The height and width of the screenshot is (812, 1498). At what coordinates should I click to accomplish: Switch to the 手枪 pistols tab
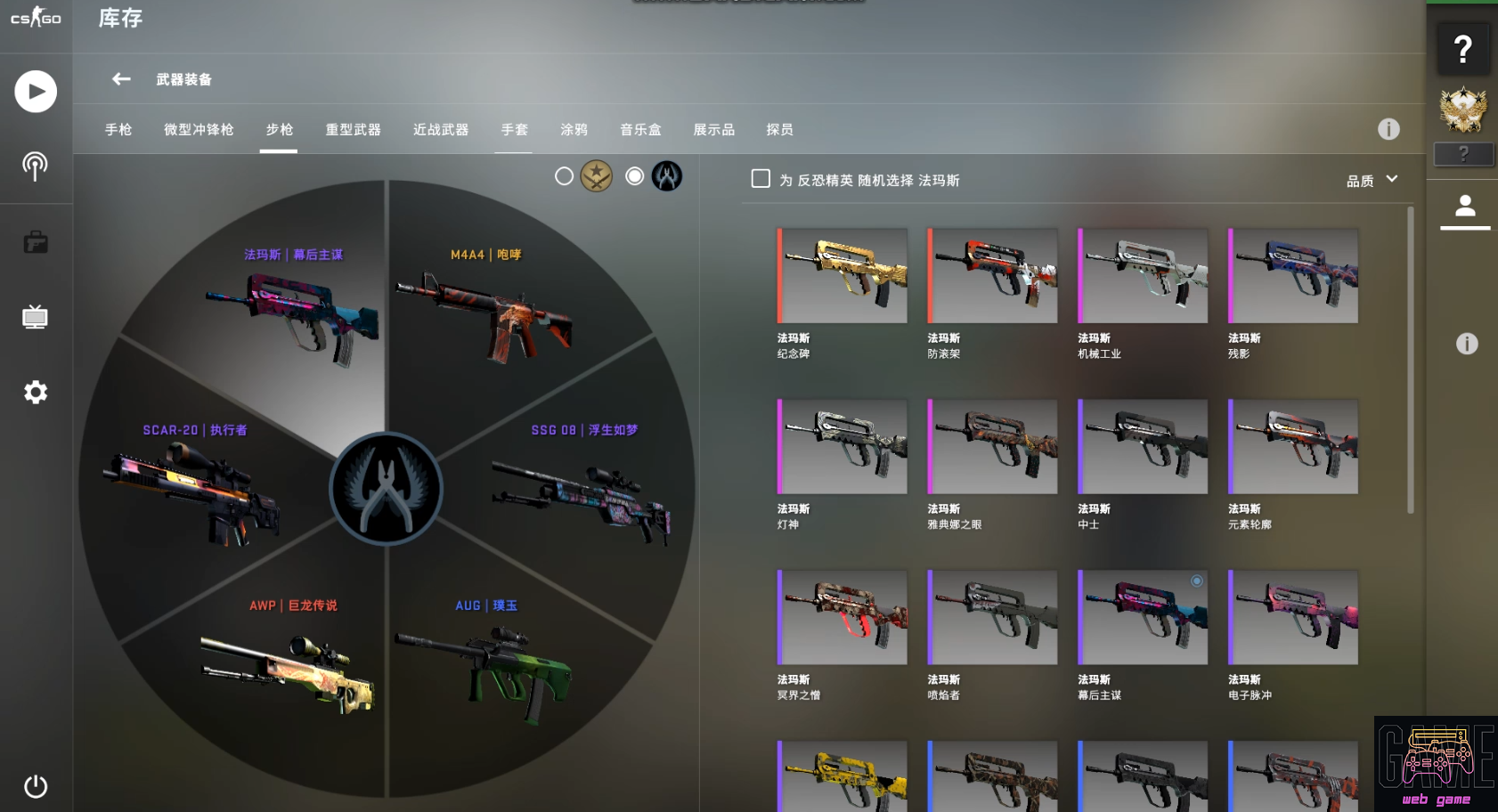[118, 130]
